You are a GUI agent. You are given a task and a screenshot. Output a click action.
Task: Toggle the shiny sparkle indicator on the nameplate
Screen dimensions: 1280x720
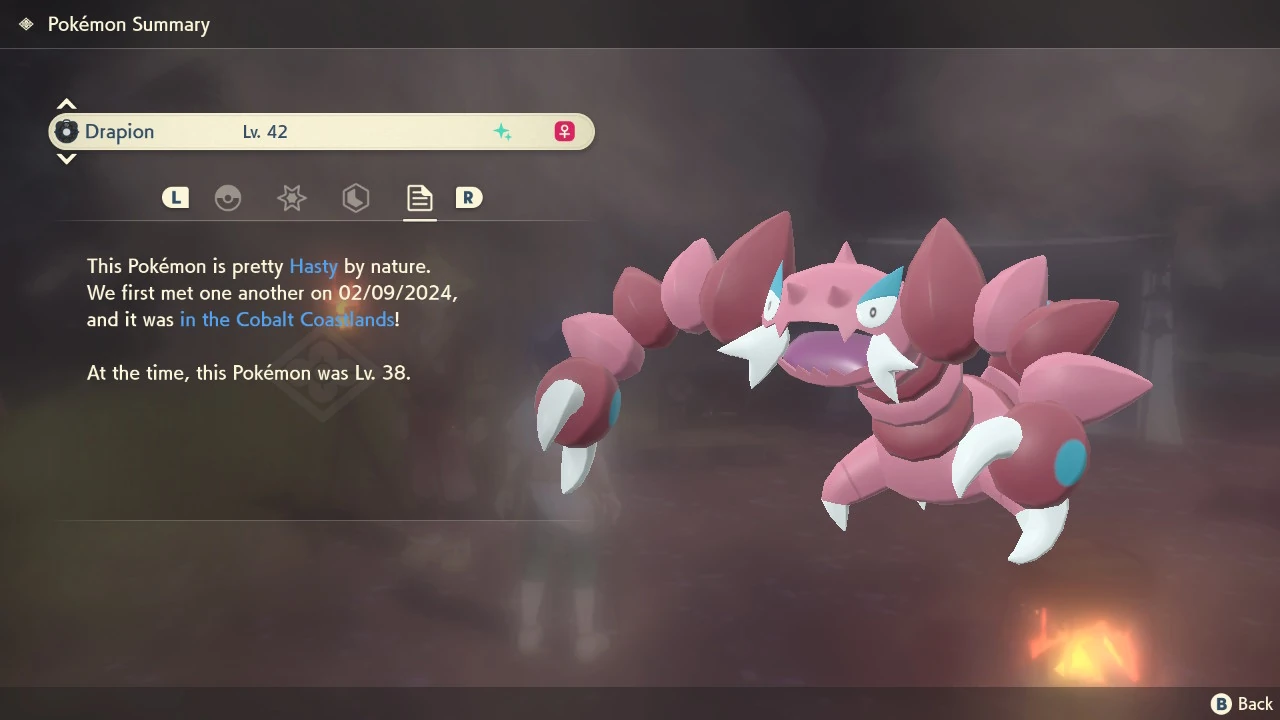[503, 131]
